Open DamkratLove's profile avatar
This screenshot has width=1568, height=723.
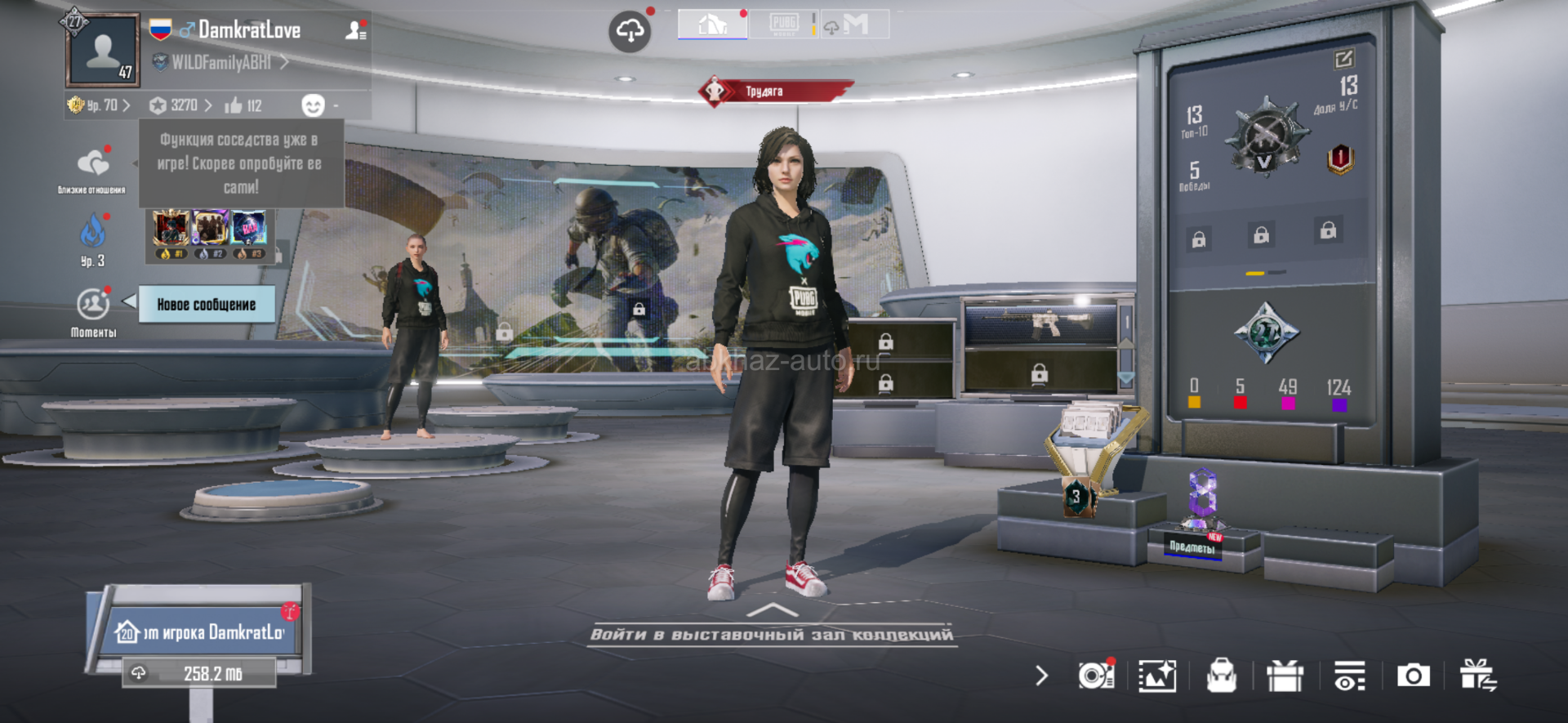click(x=103, y=51)
